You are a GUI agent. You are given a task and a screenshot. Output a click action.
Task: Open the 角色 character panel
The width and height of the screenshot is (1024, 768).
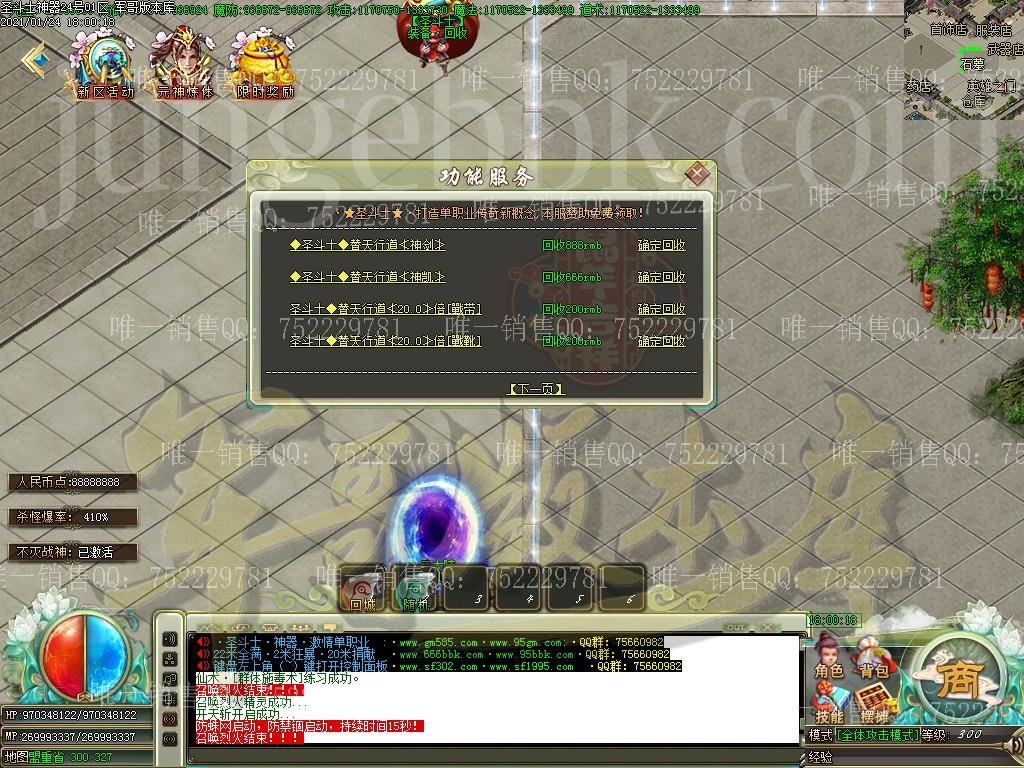(829, 659)
